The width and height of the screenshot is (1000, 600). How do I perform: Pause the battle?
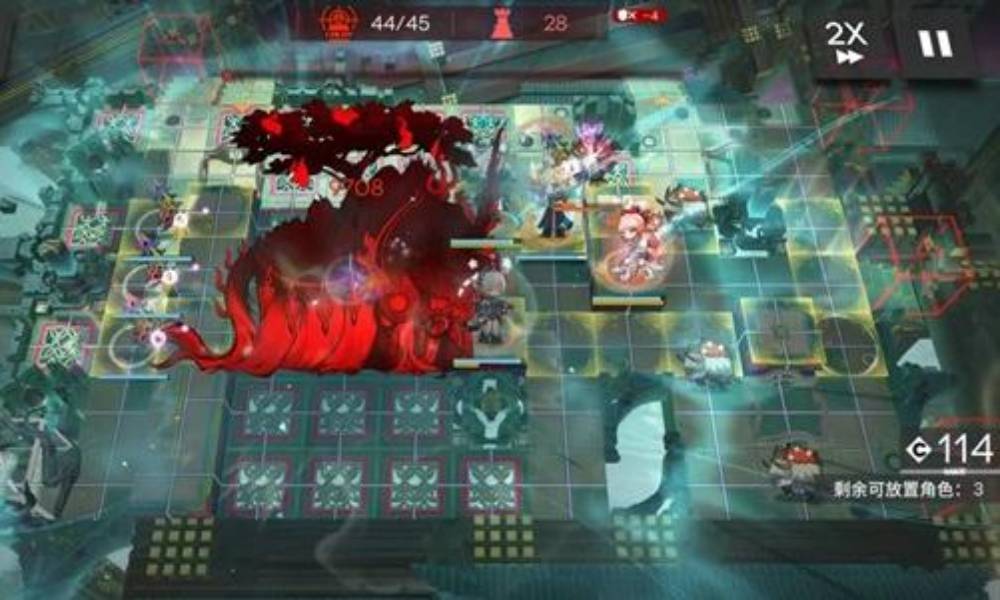coord(936,44)
